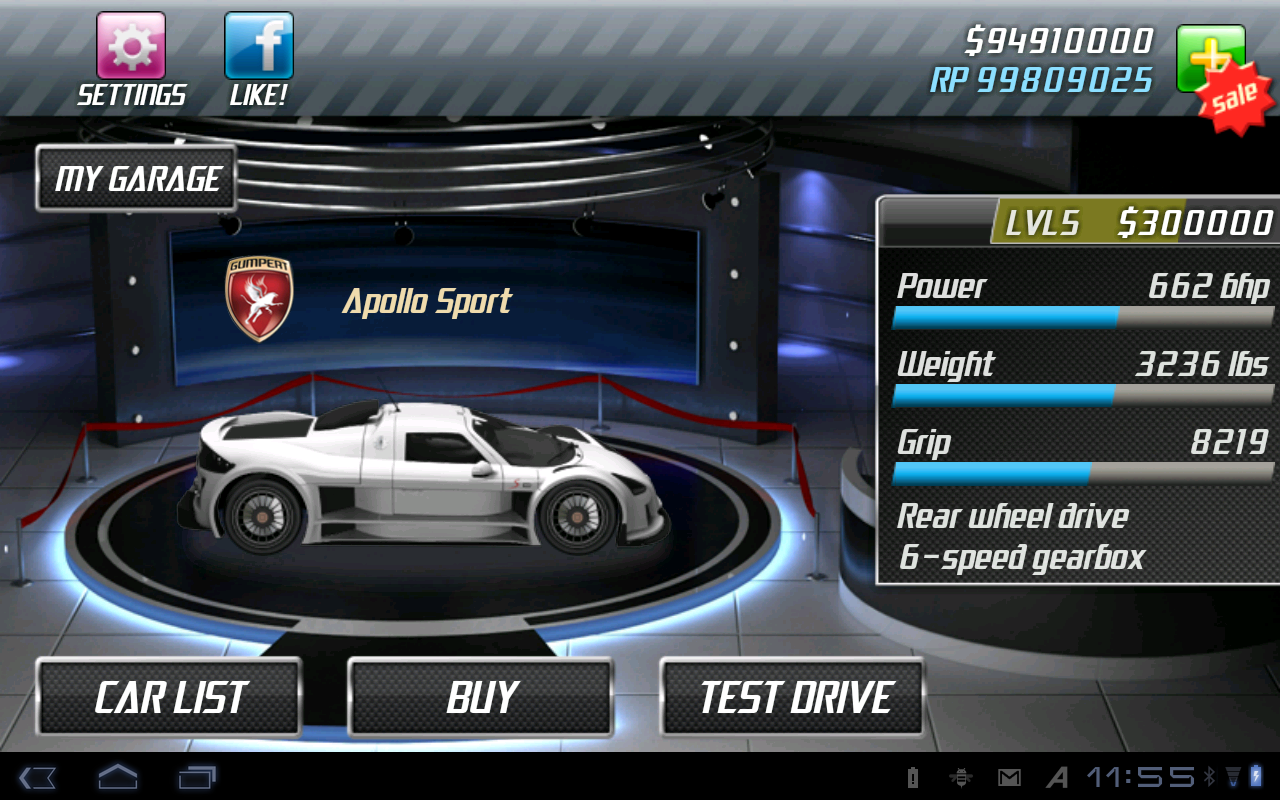Viewport: 1280px width, 800px height.
Task: Click the Bluetooth icon in the status bar
Action: click(1211, 777)
